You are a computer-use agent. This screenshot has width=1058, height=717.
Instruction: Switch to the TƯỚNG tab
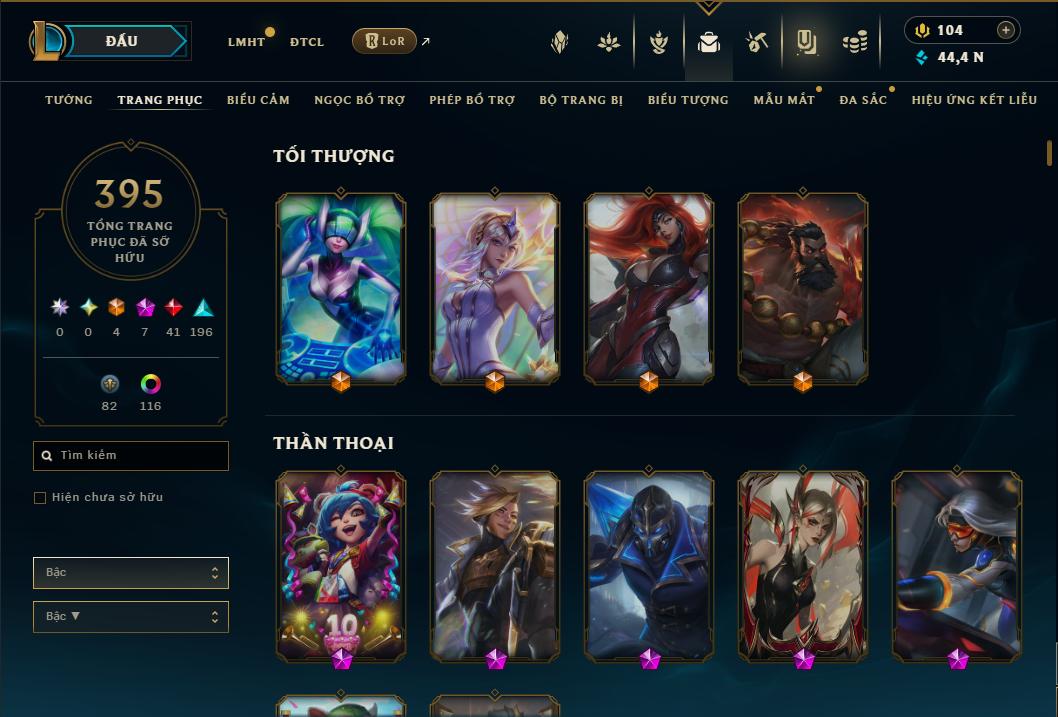[69, 100]
